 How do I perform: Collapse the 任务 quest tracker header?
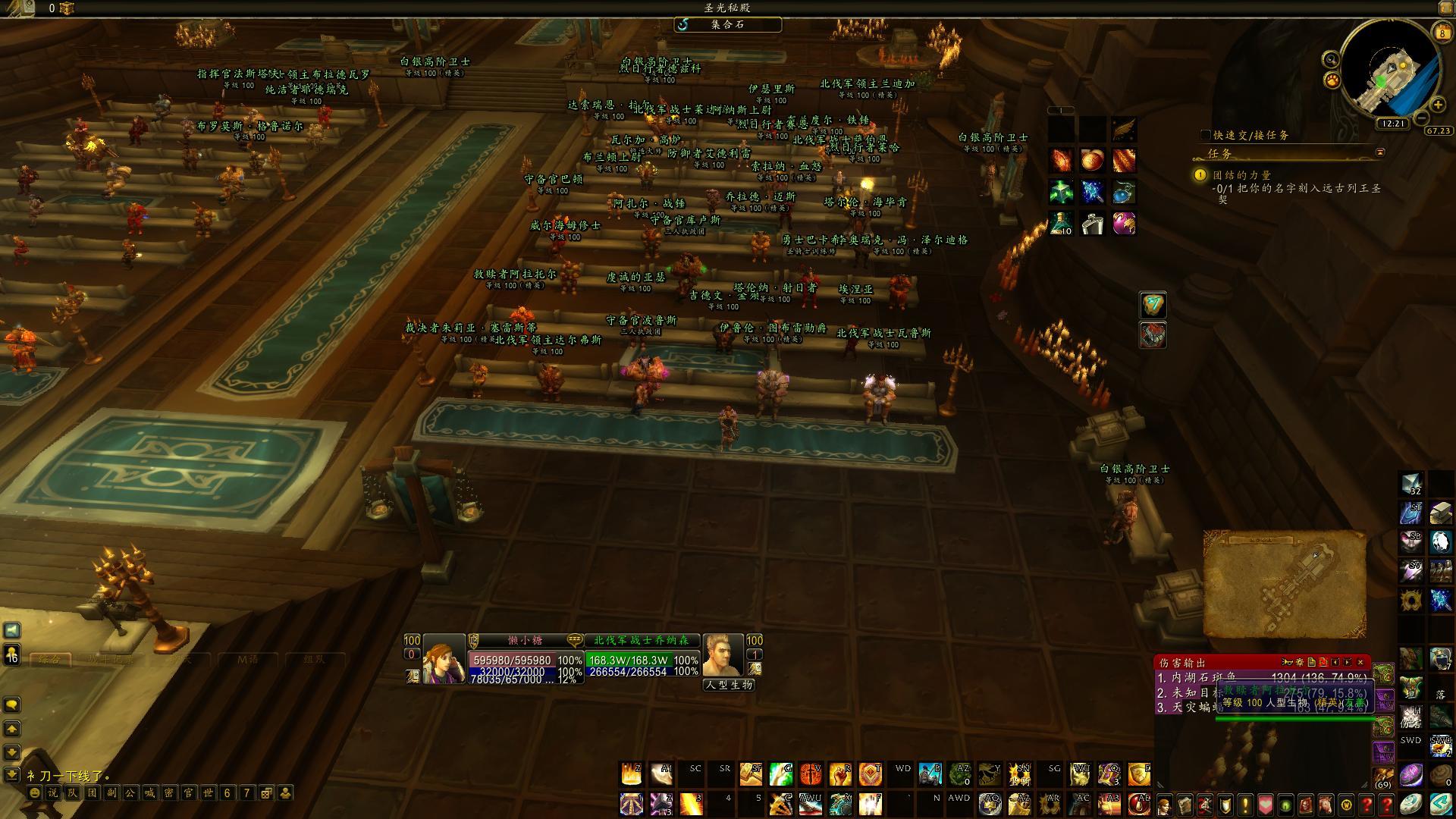click(x=1380, y=152)
